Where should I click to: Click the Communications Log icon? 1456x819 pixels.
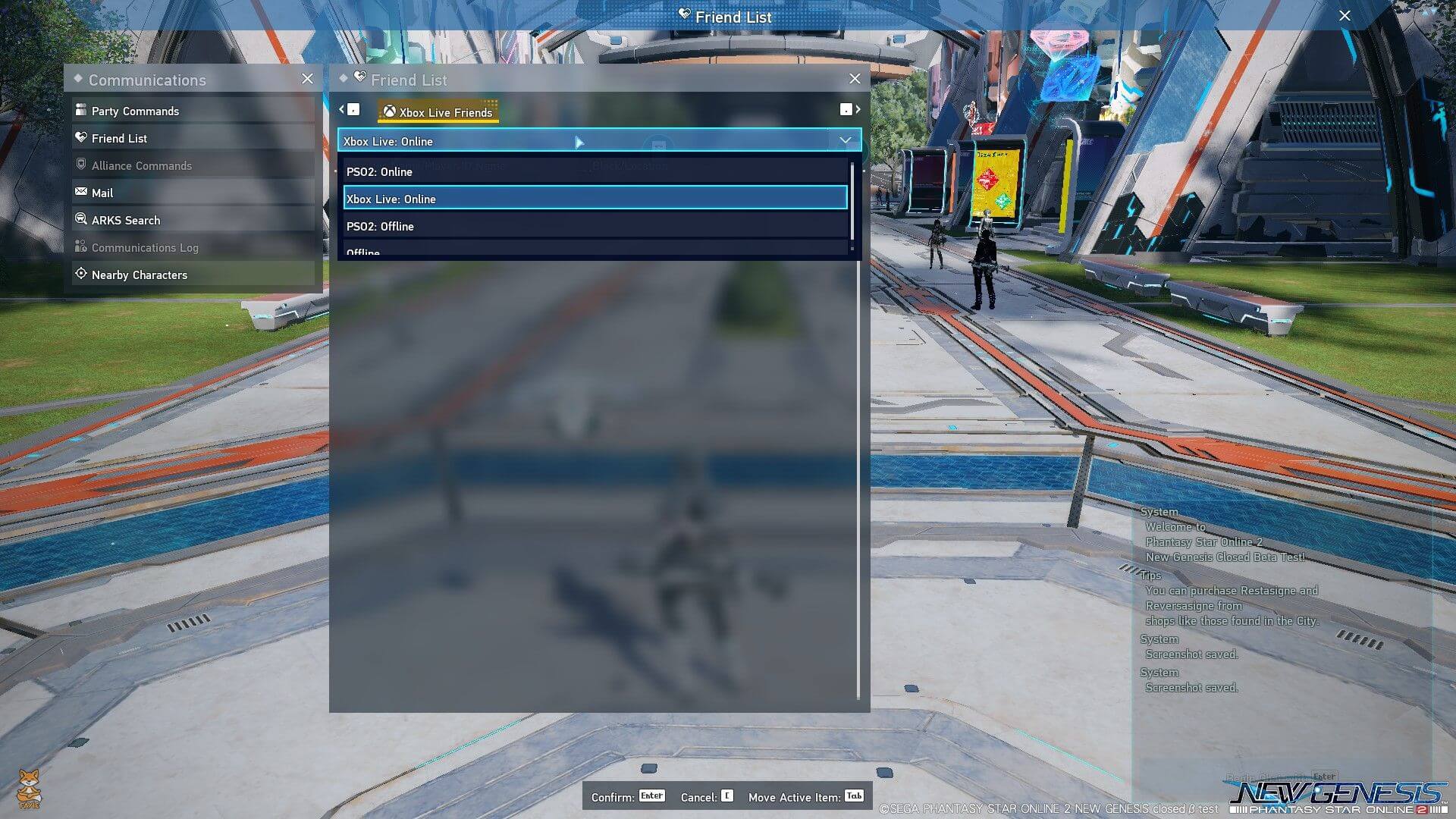tap(81, 246)
